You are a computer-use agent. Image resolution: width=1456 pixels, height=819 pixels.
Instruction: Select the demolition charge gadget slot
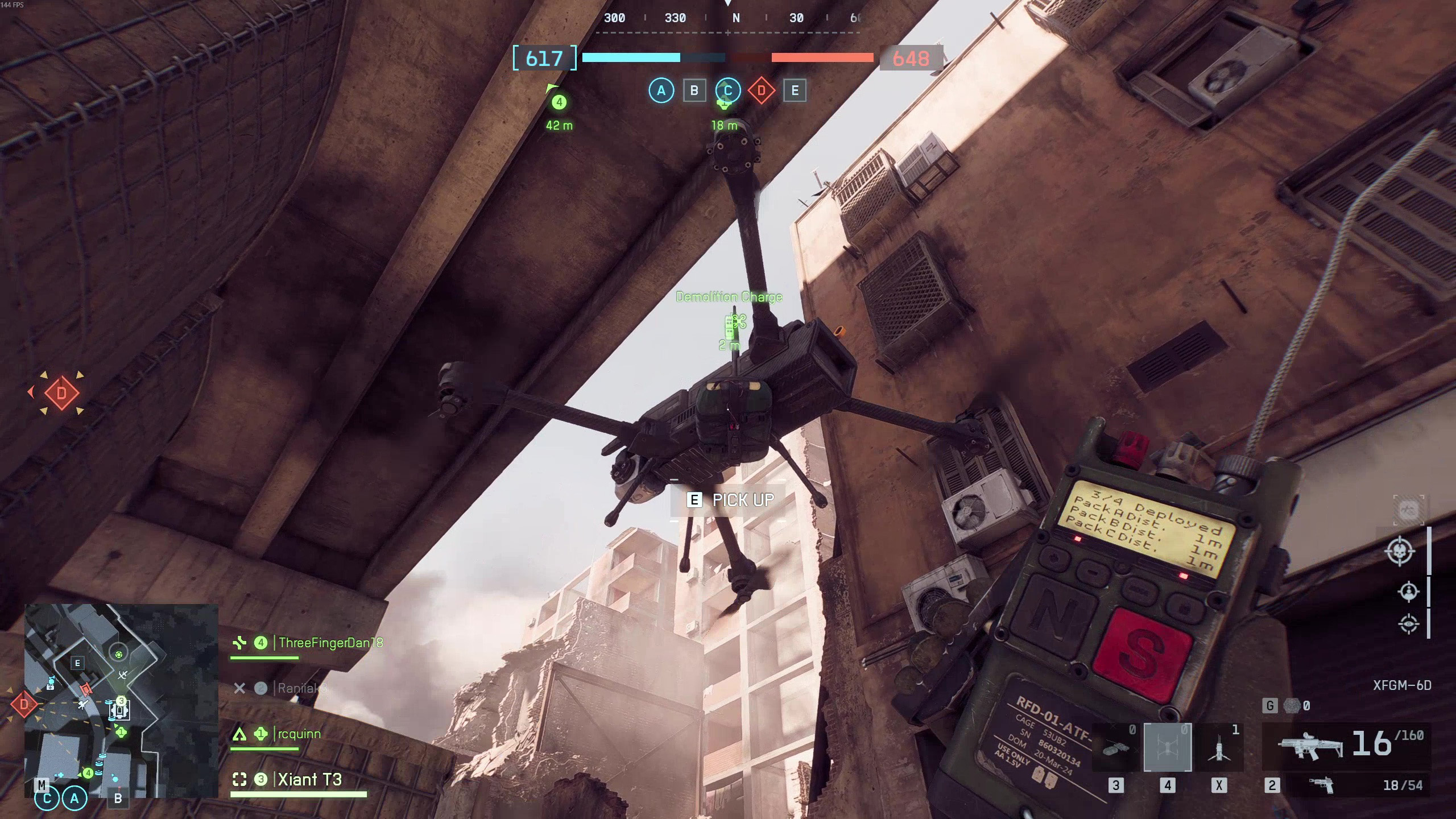click(x=1115, y=748)
